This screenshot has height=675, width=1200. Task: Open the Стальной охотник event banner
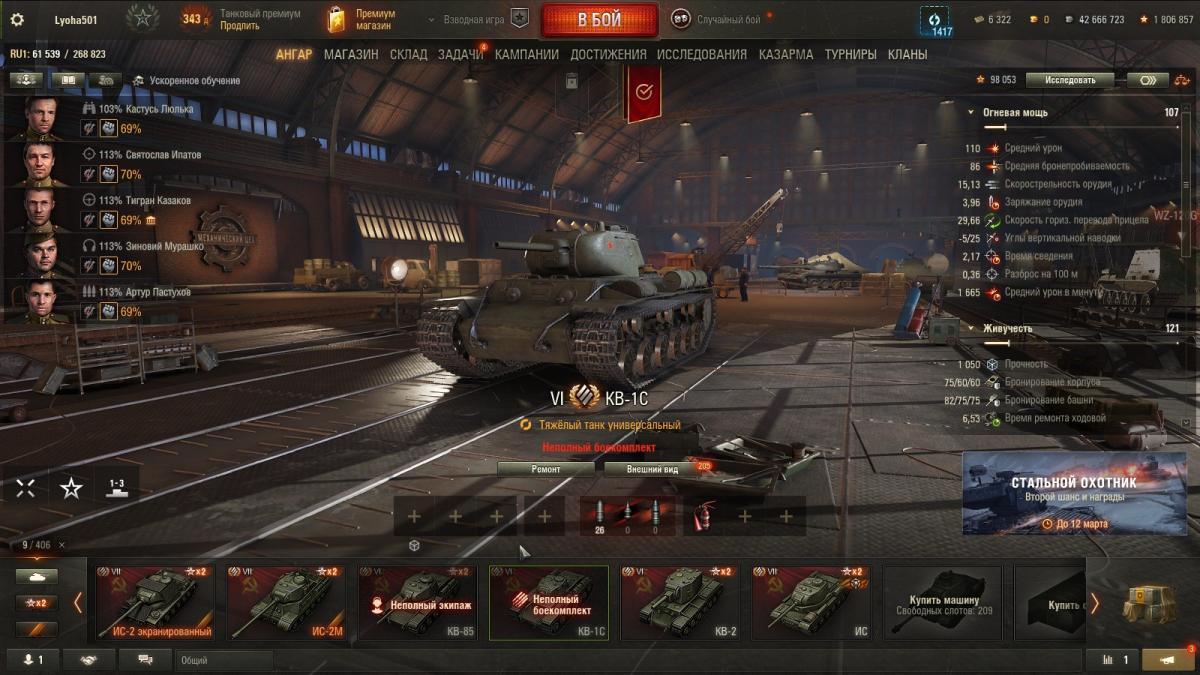point(1074,493)
